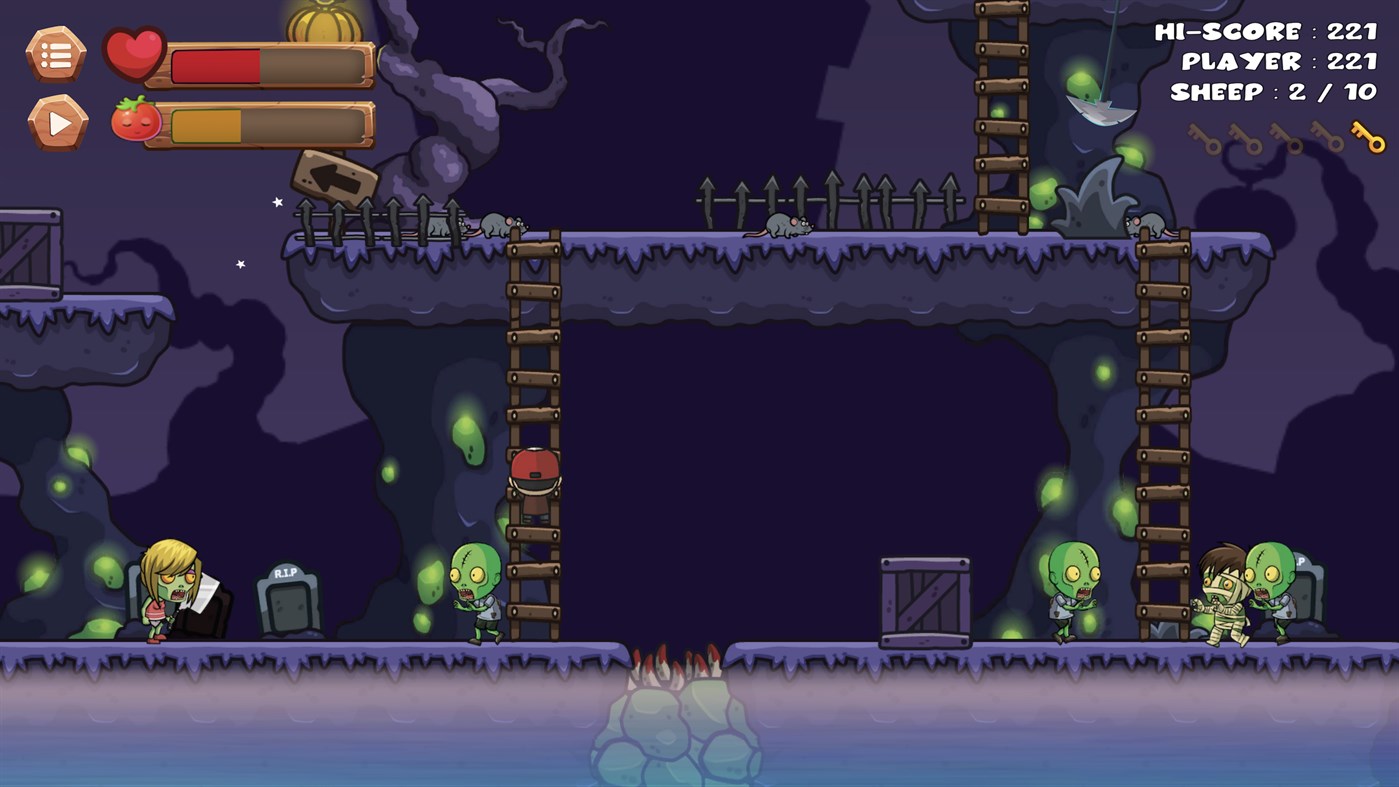This screenshot has width=1399, height=787.
Task: Click the wooden crate on the lower platform
Action: click(925, 600)
